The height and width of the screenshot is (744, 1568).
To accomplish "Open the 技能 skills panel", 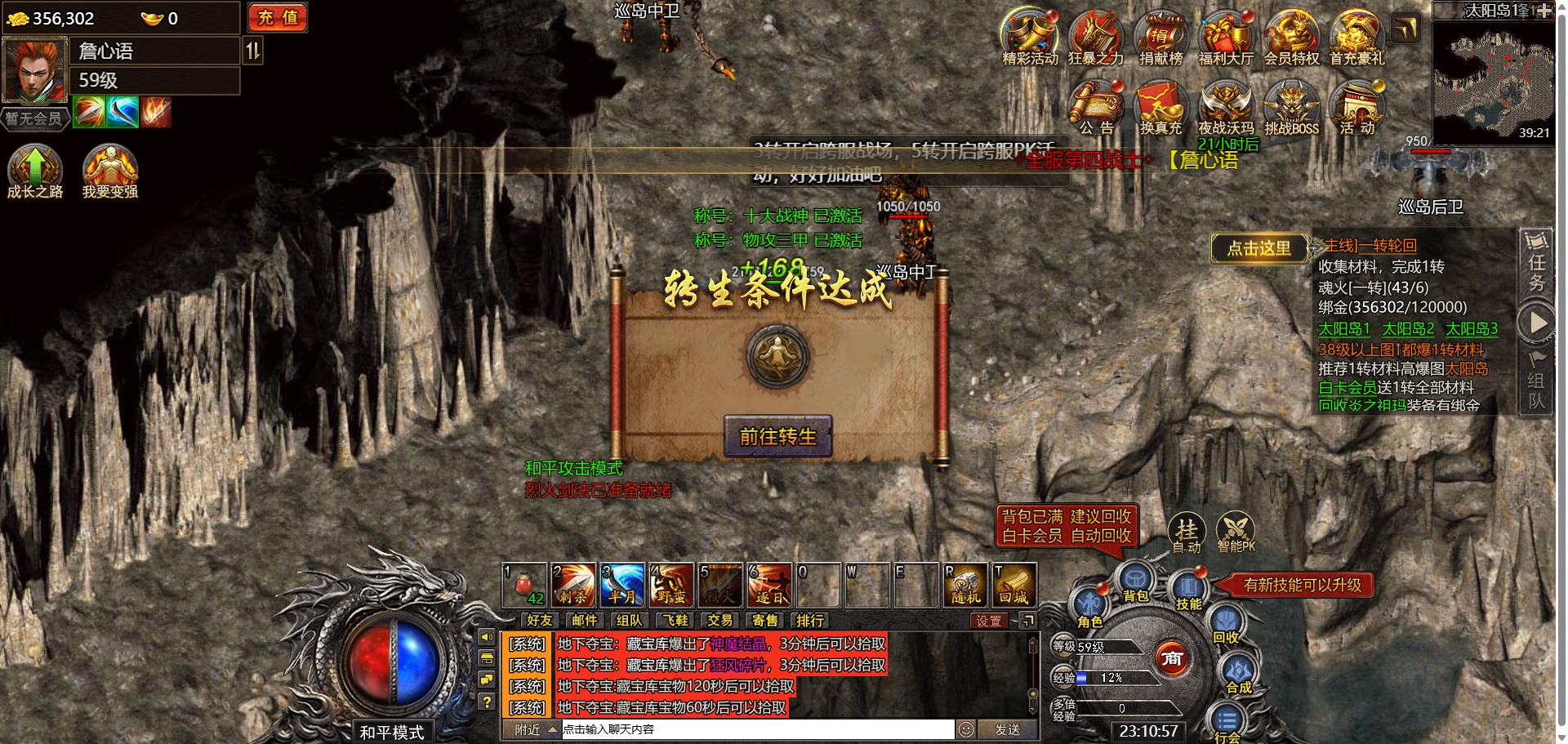I will pos(1188,591).
